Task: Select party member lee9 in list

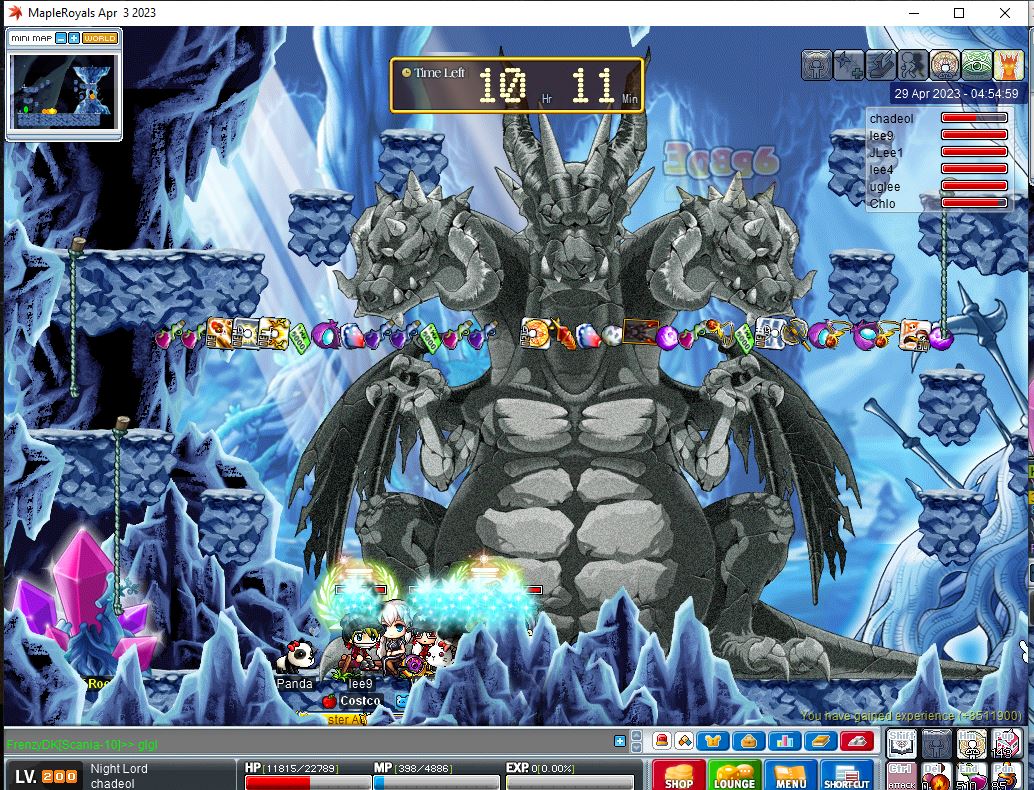Action: coord(881,136)
